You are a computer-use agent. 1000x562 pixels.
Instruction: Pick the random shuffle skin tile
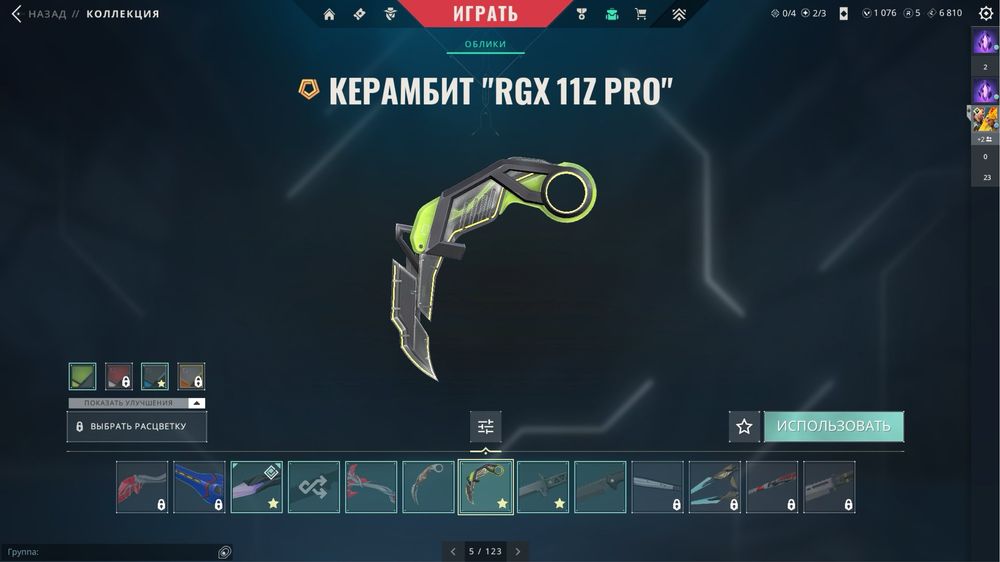314,487
